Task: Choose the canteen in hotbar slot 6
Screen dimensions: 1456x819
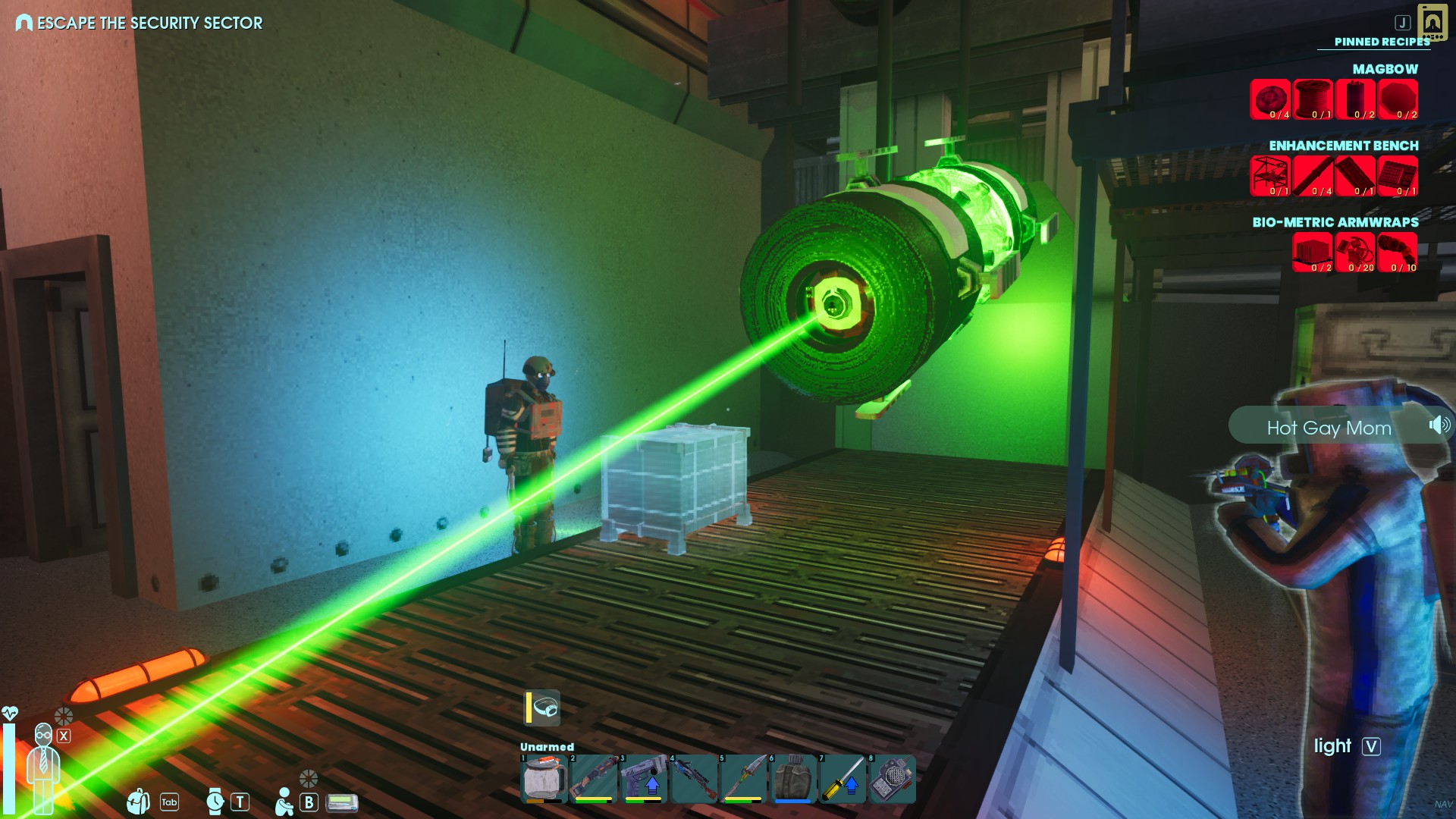Action: (x=792, y=779)
